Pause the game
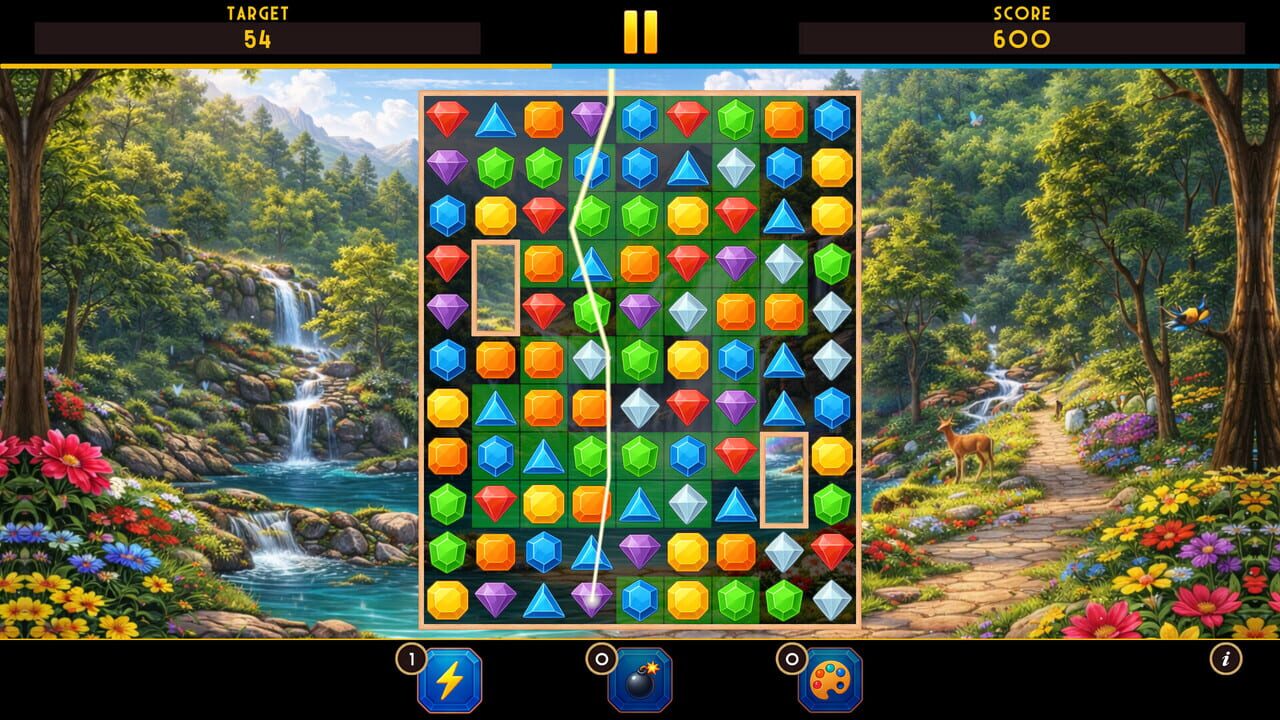Viewport: 1280px width, 720px height. pyautogui.click(x=641, y=30)
